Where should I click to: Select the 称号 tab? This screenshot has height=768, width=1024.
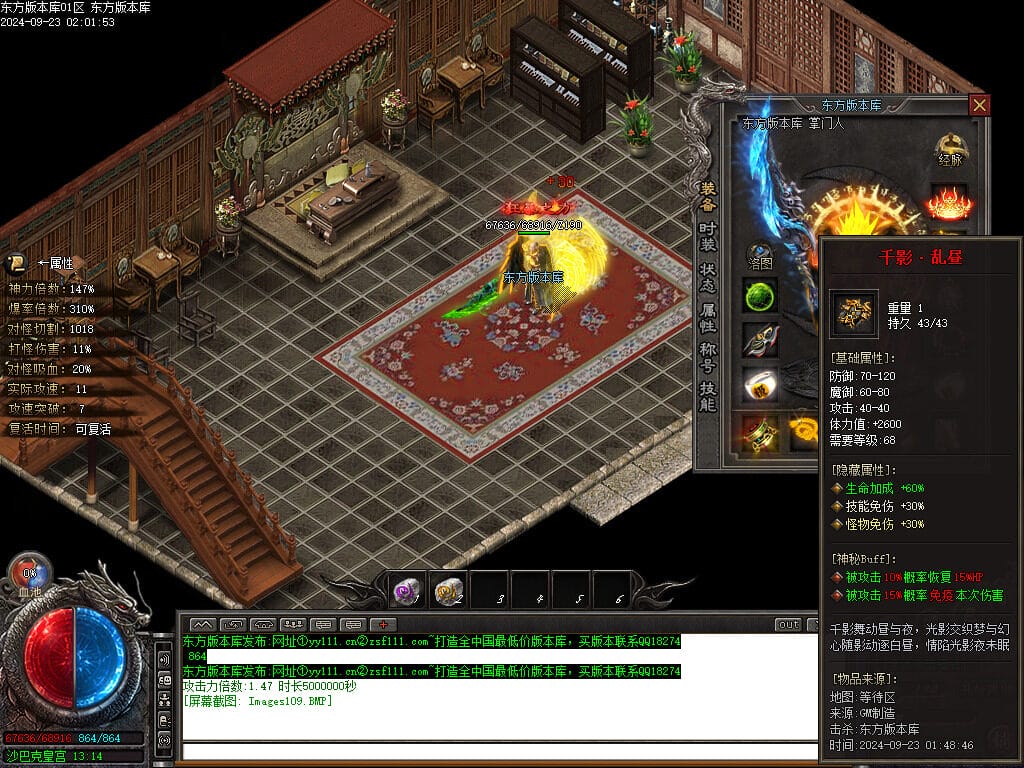pos(708,358)
